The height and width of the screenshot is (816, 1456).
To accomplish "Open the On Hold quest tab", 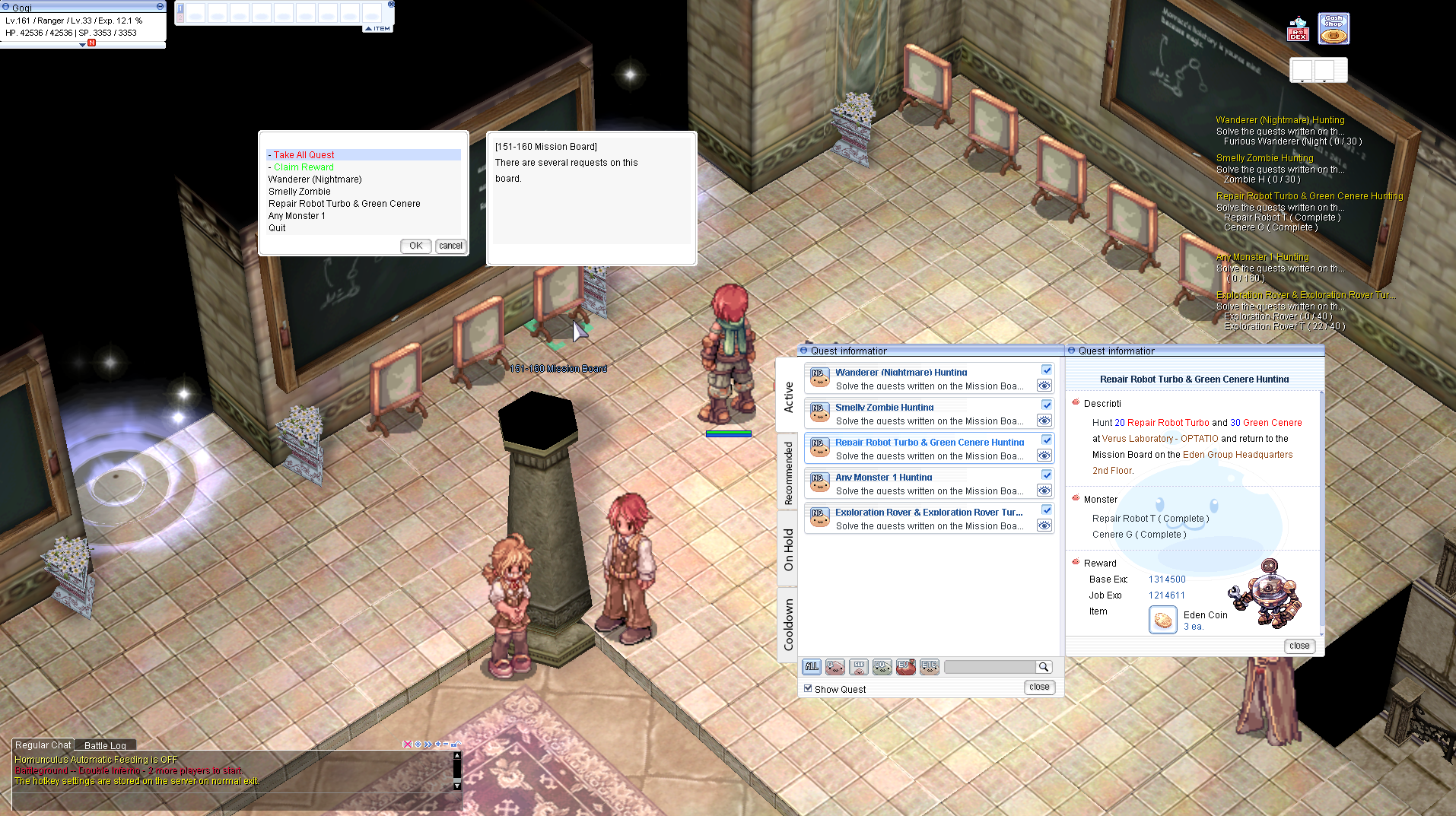I will point(788,549).
